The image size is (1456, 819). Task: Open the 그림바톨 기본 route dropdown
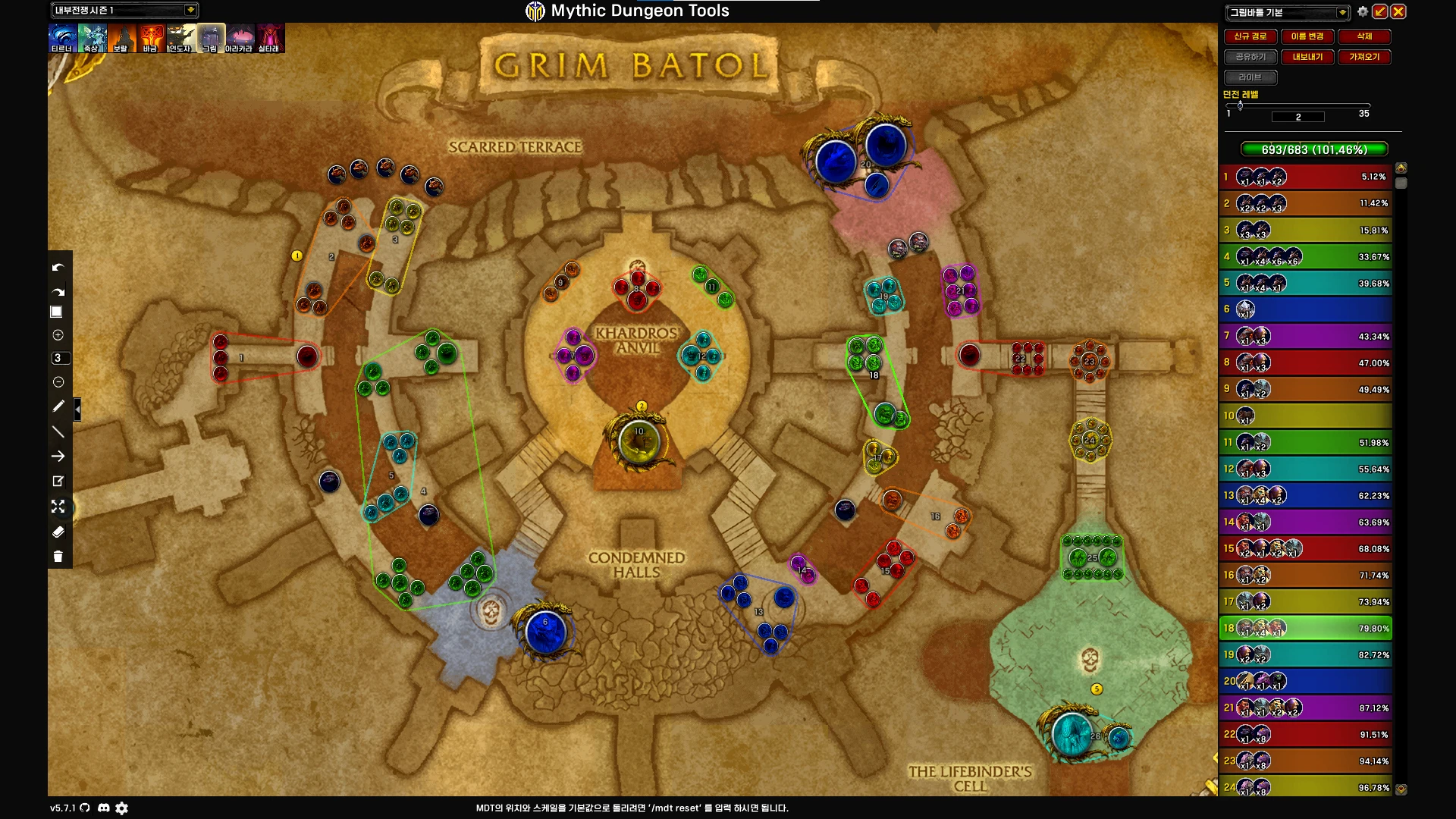point(1342,12)
